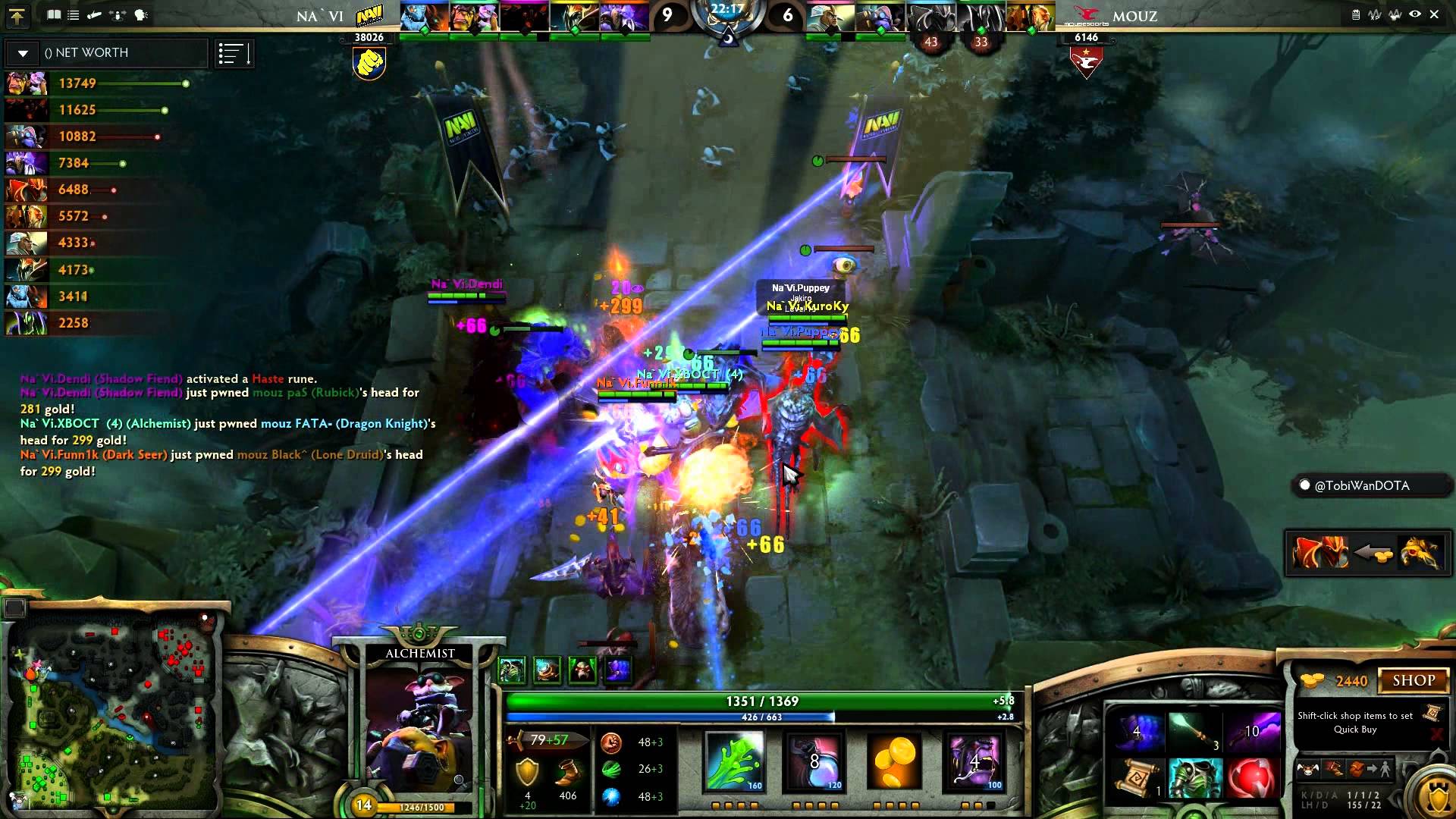Click the SHOP button
Screen dimensions: 1456x819
coord(1415,679)
